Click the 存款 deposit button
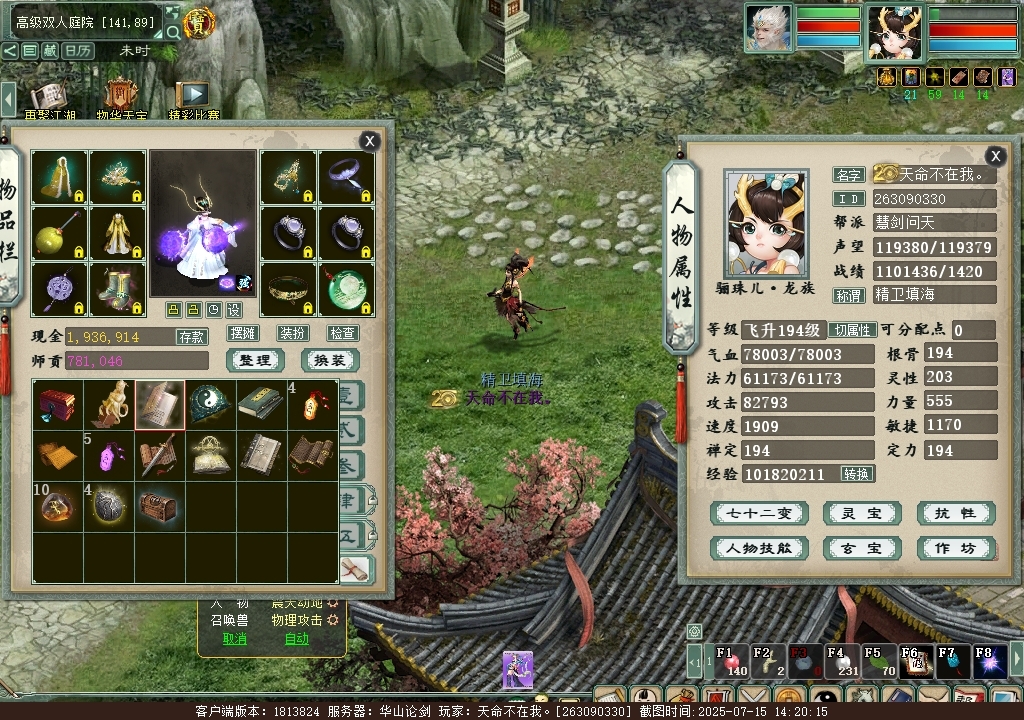Viewport: 1024px width, 720px height. click(x=192, y=337)
